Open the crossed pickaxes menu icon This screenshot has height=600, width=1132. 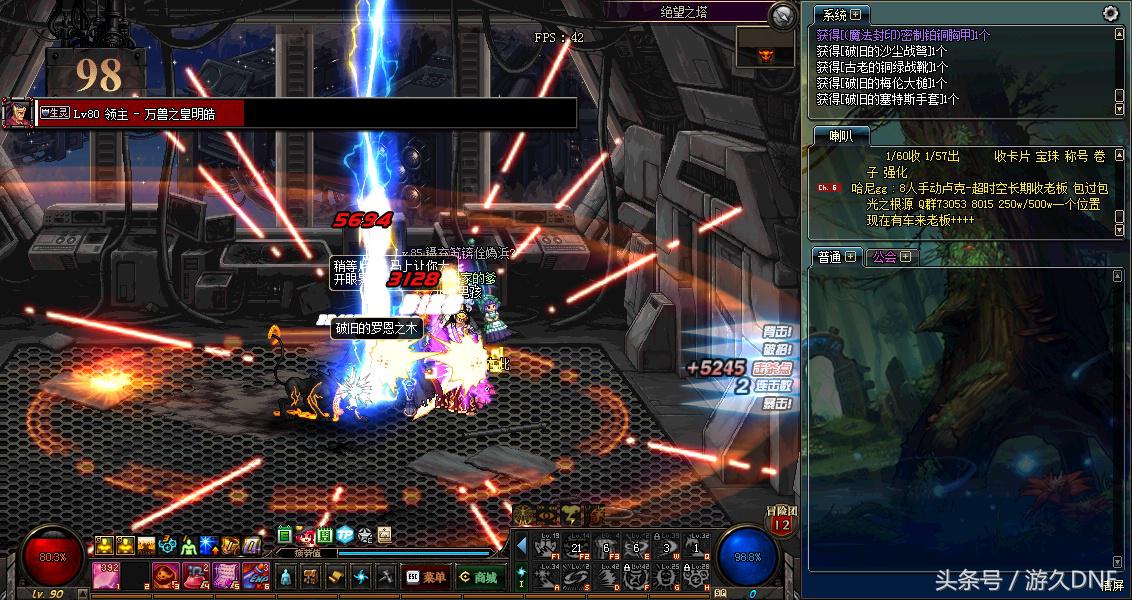point(385,577)
